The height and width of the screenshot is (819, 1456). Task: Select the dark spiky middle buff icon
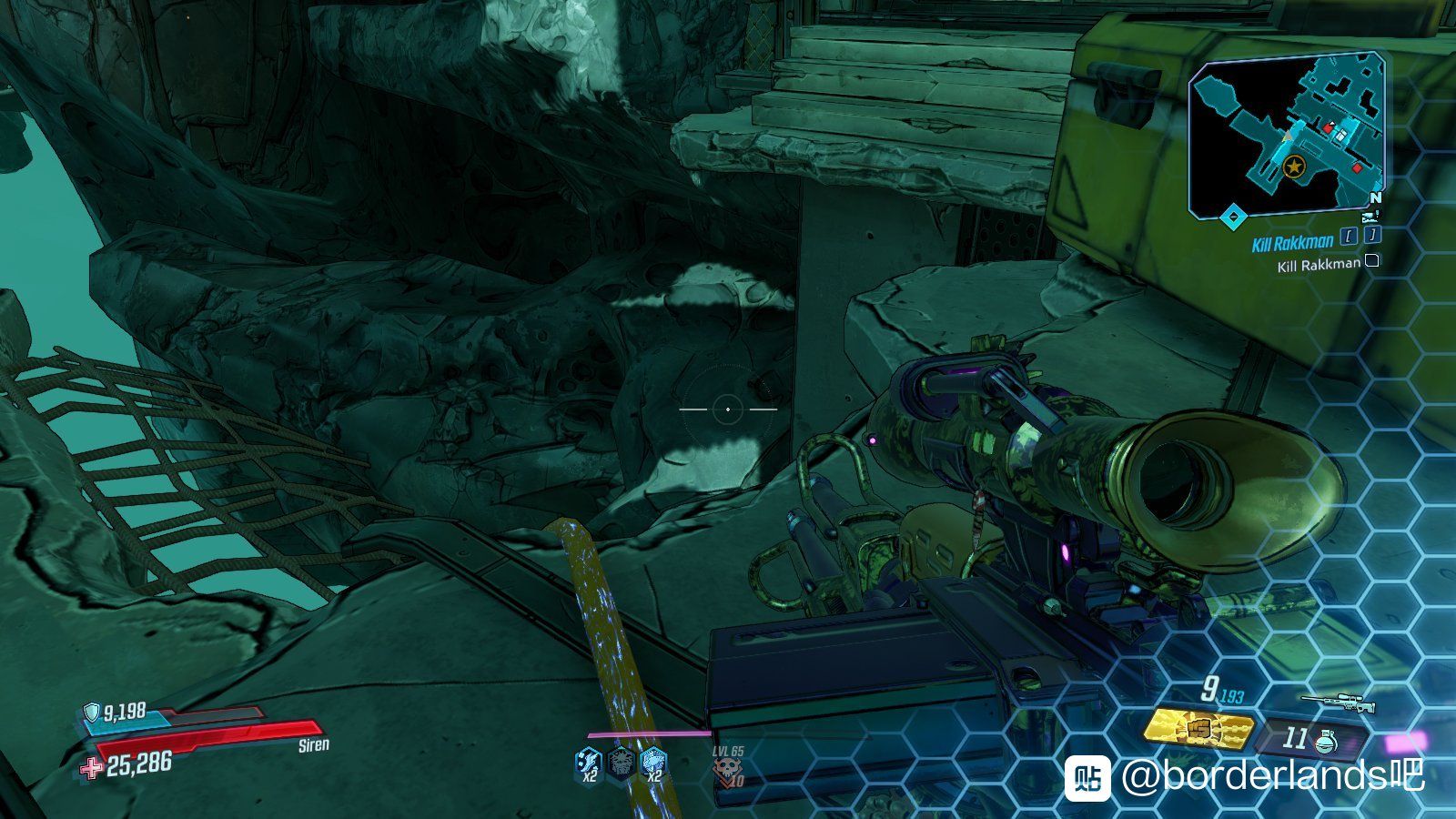coord(622,763)
